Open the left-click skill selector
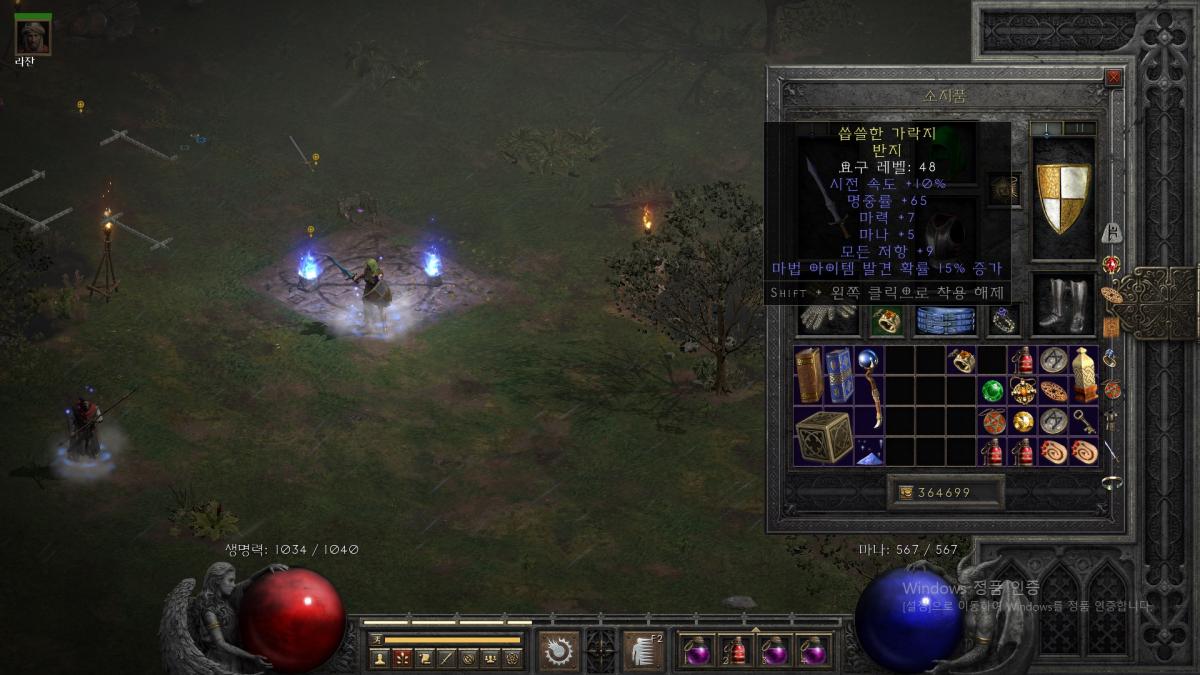This screenshot has width=1200, height=675. click(x=559, y=651)
